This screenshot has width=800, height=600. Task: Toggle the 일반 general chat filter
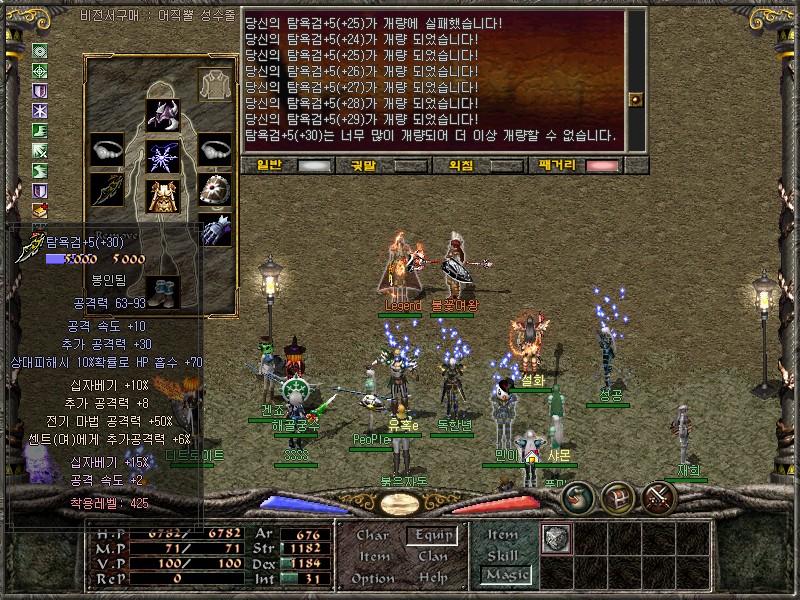pos(315,166)
